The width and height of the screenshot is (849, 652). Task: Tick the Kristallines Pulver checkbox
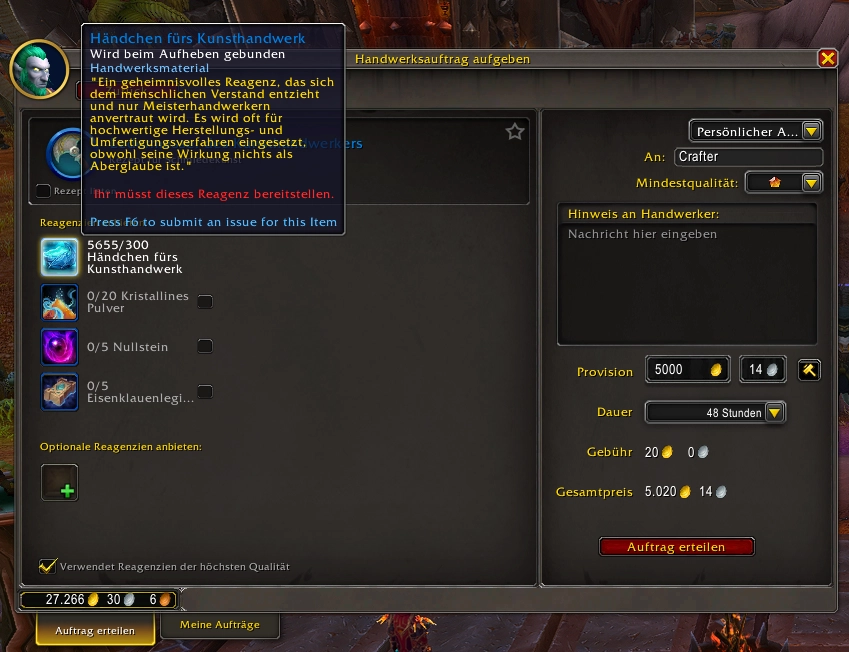(x=205, y=301)
